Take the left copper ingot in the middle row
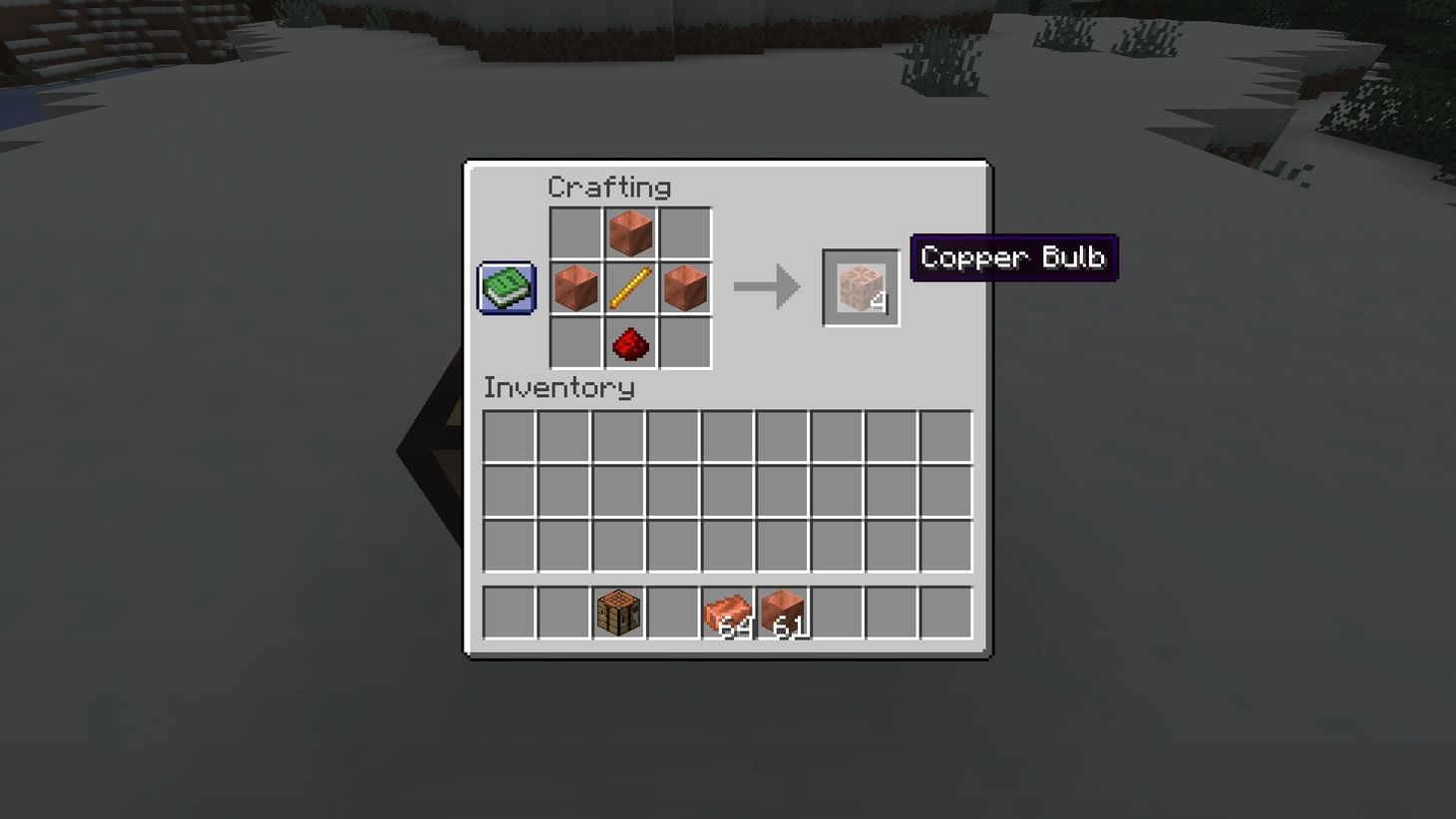Viewport: 1456px width, 819px height. (575, 288)
